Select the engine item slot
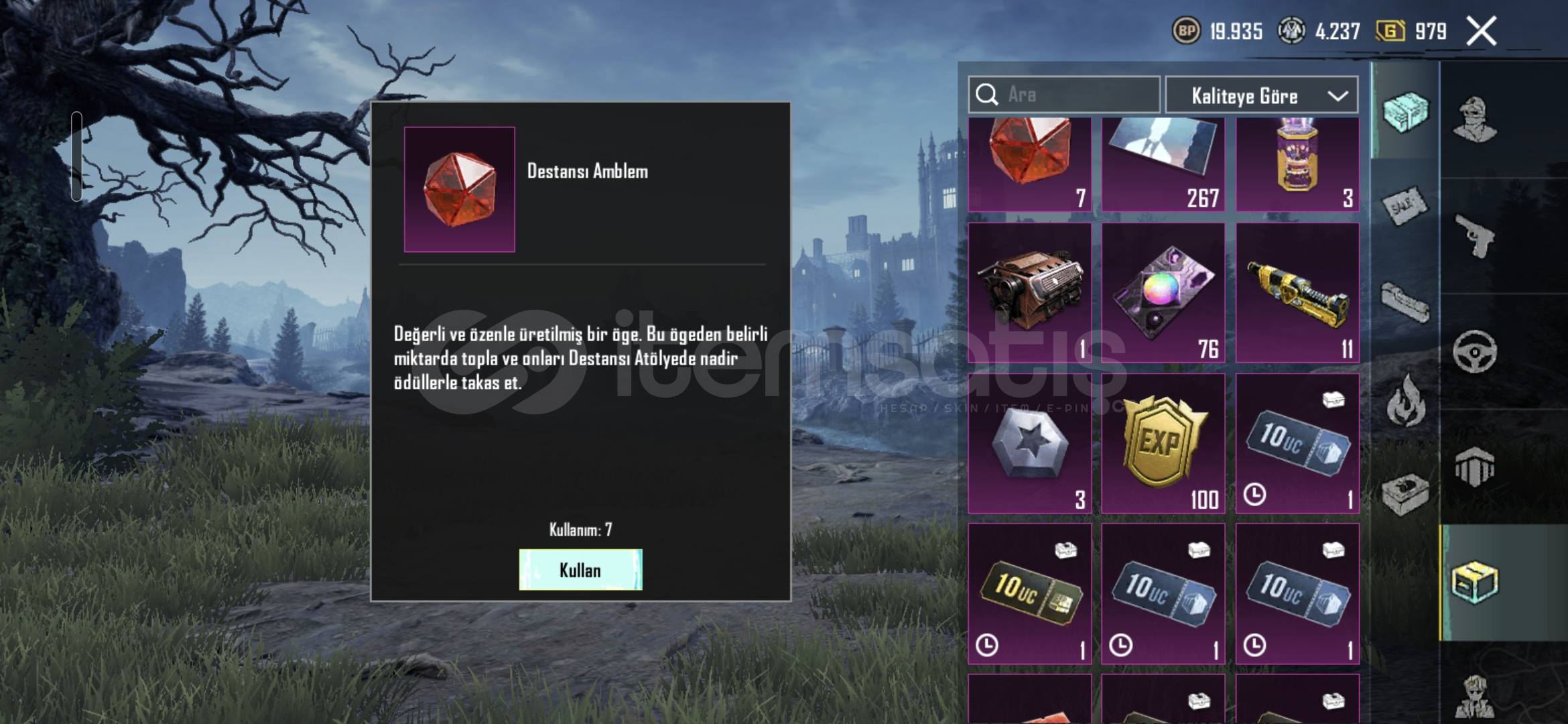The image size is (1568, 724). pos(1029,293)
